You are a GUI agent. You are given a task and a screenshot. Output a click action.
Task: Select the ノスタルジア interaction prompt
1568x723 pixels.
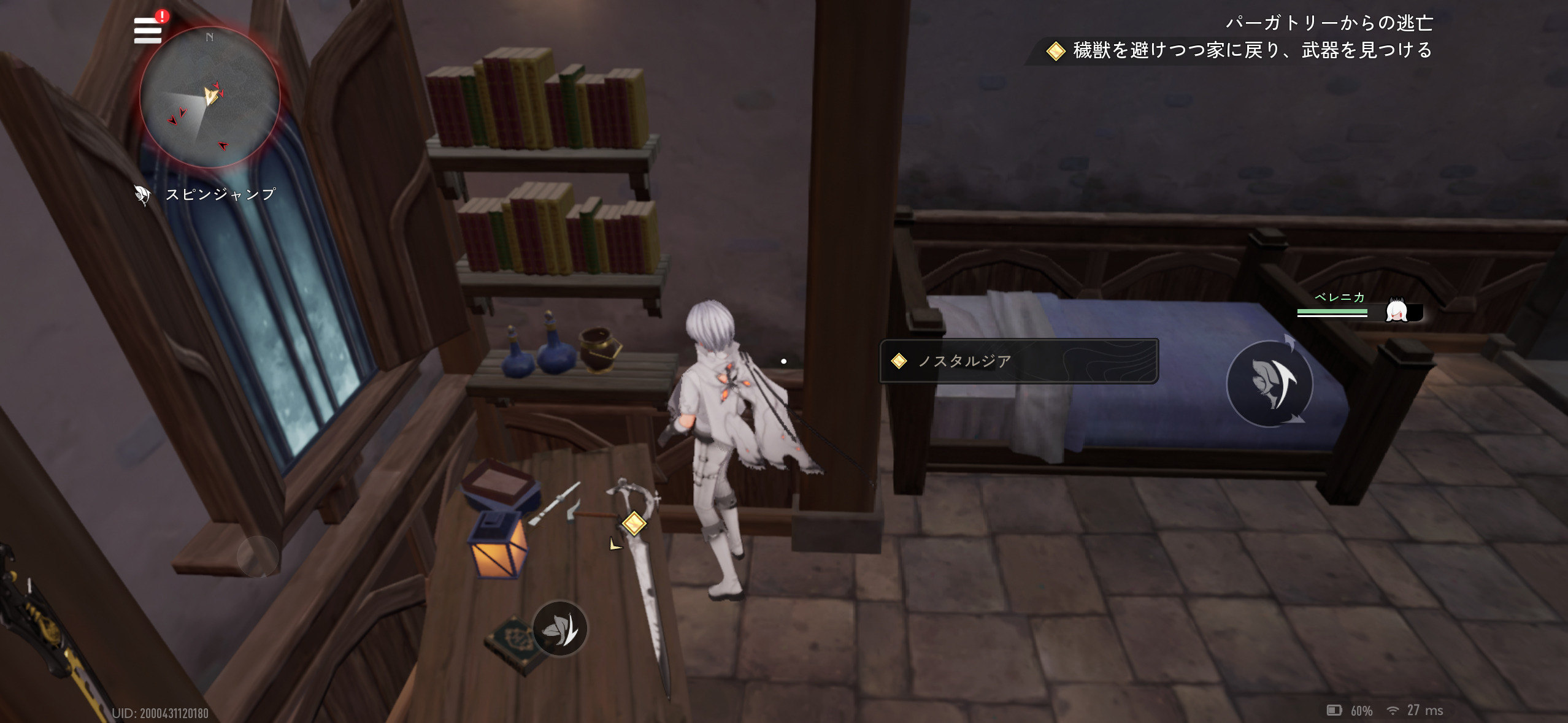coord(1018,361)
